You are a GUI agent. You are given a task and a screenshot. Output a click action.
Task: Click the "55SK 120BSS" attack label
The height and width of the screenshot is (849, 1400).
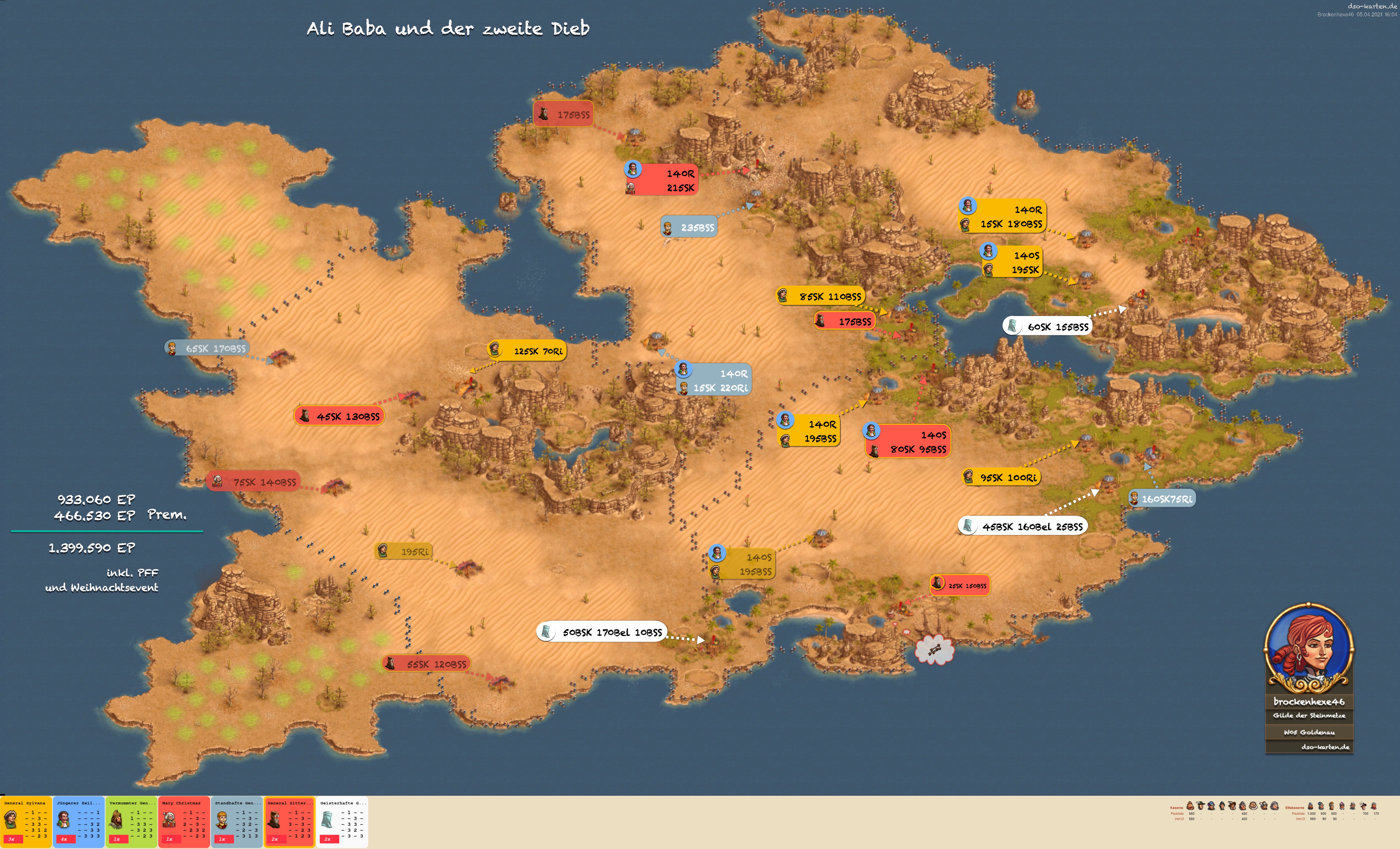pos(427,664)
